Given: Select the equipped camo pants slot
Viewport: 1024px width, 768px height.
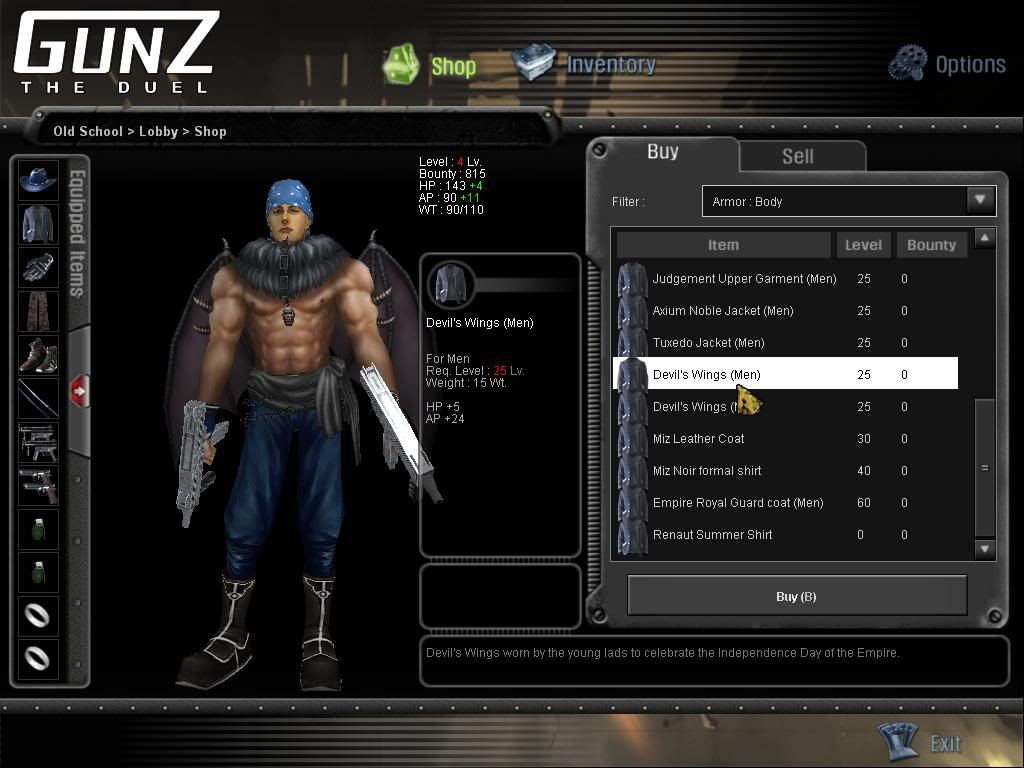Looking at the screenshot, I should point(39,312).
